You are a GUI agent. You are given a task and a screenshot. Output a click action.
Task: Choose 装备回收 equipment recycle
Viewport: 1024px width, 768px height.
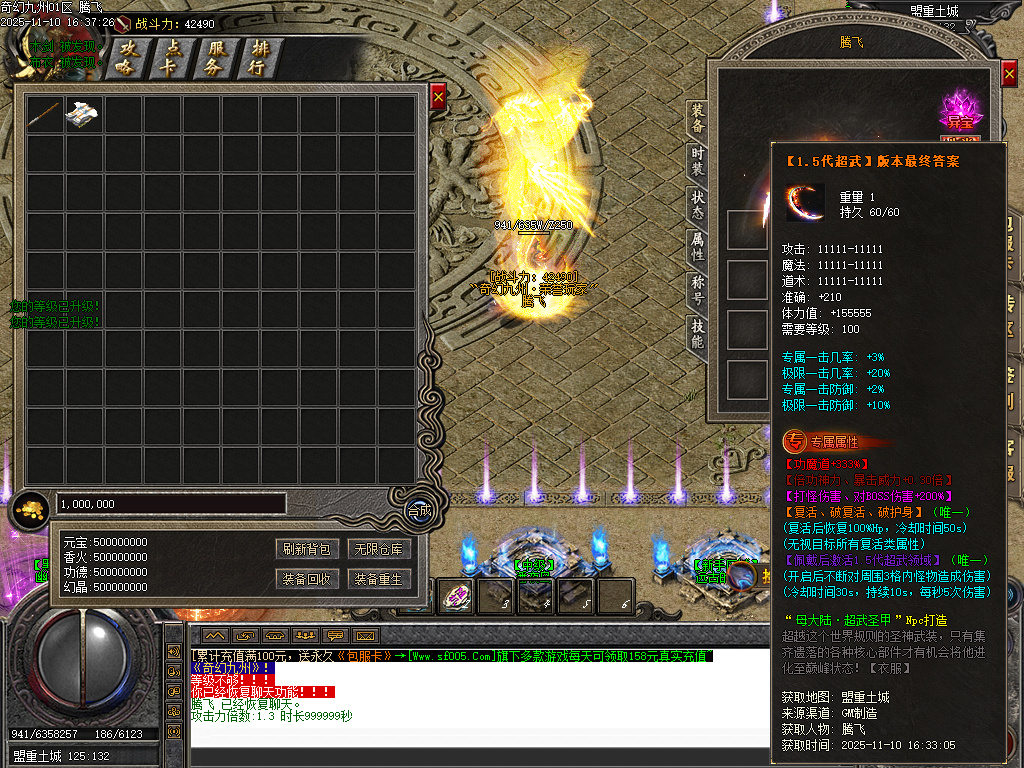tap(306, 579)
